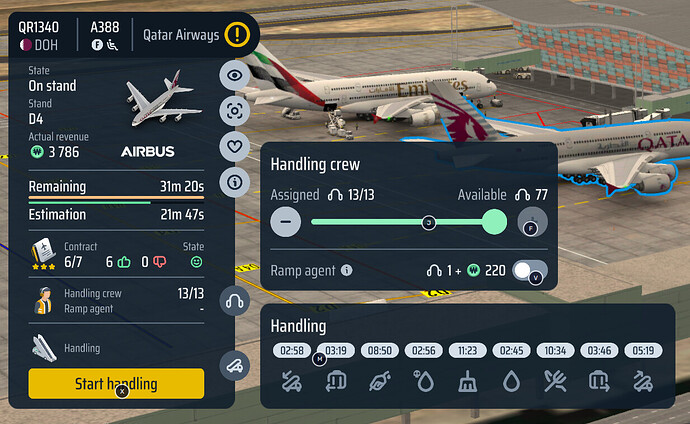Viewport: 690px width, 424px height.
Task: Select the refueling nozzle handling task icon
Action: tap(379, 380)
